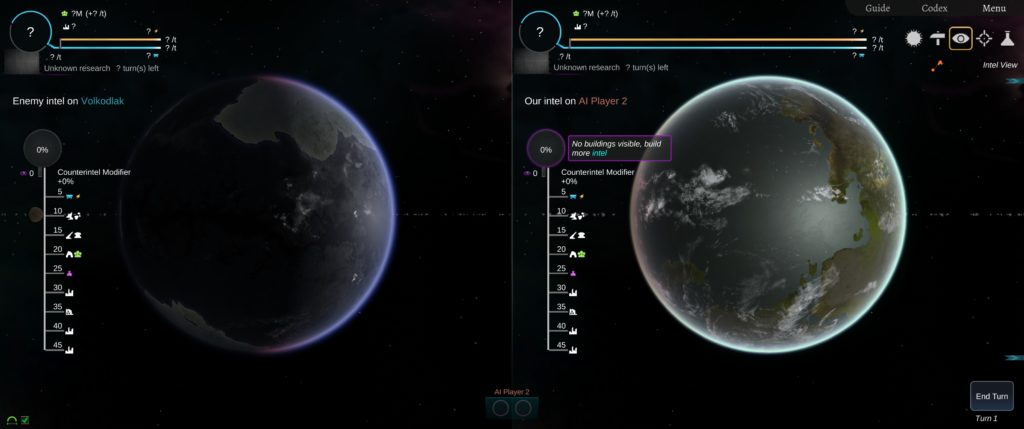Click the enemy intel 0% circle
The width and height of the screenshot is (1024, 429).
[42, 149]
